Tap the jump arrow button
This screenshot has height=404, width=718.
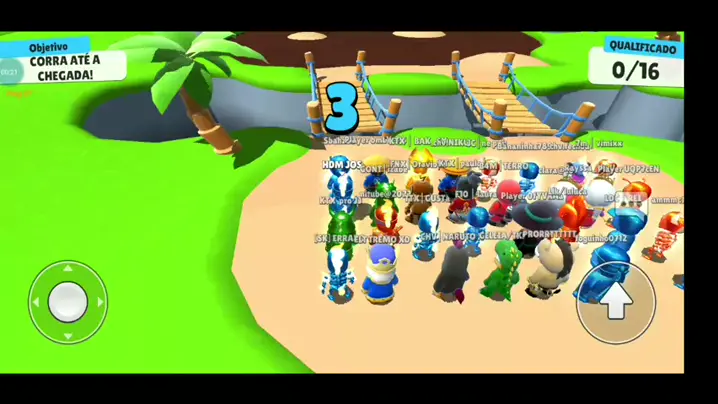tap(616, 302)
